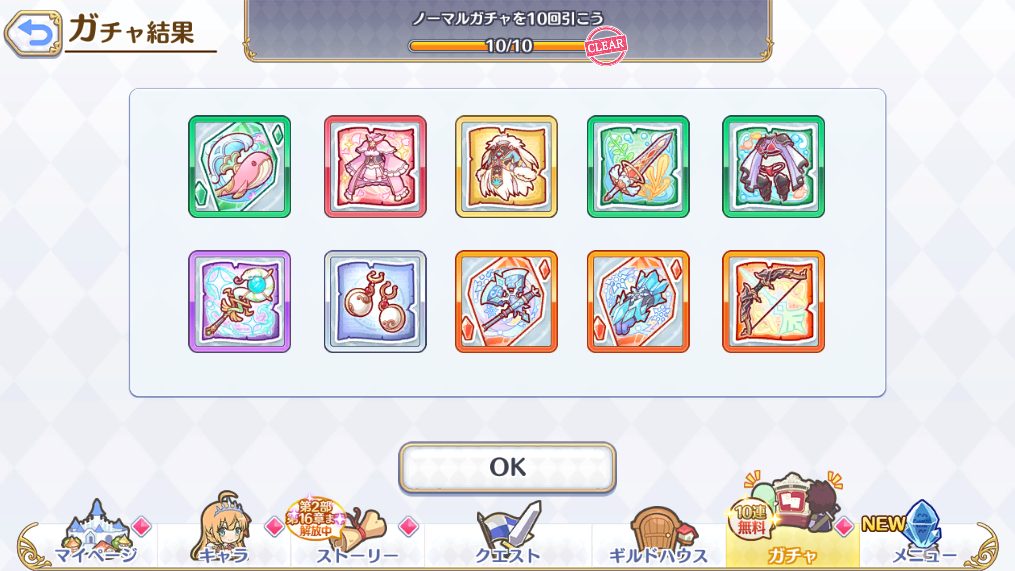Select the white fur coat tile

(x=506, y=167)
